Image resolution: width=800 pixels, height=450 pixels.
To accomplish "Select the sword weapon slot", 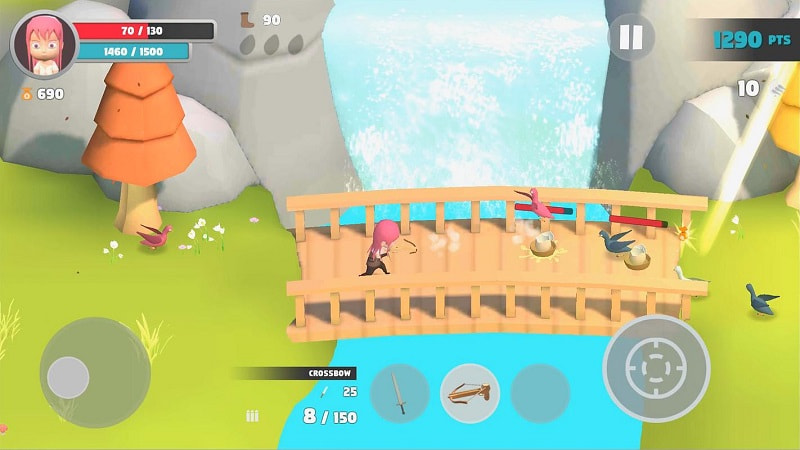I will [x=399, y=392].
